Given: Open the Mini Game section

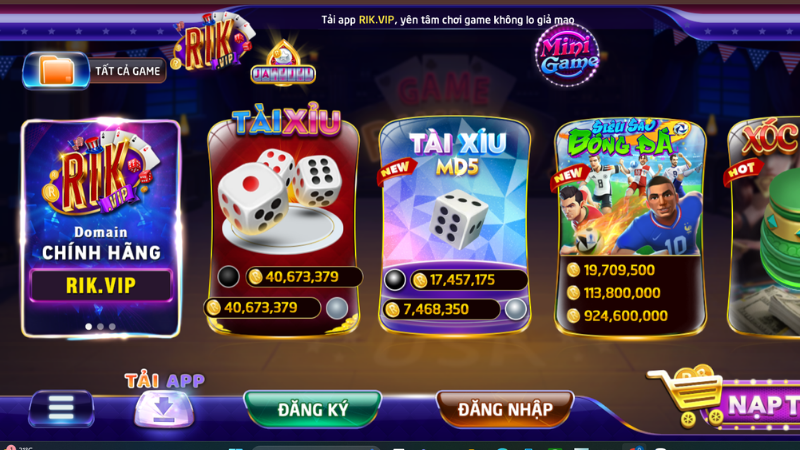Looking at the screenshot, I should 569,50.
